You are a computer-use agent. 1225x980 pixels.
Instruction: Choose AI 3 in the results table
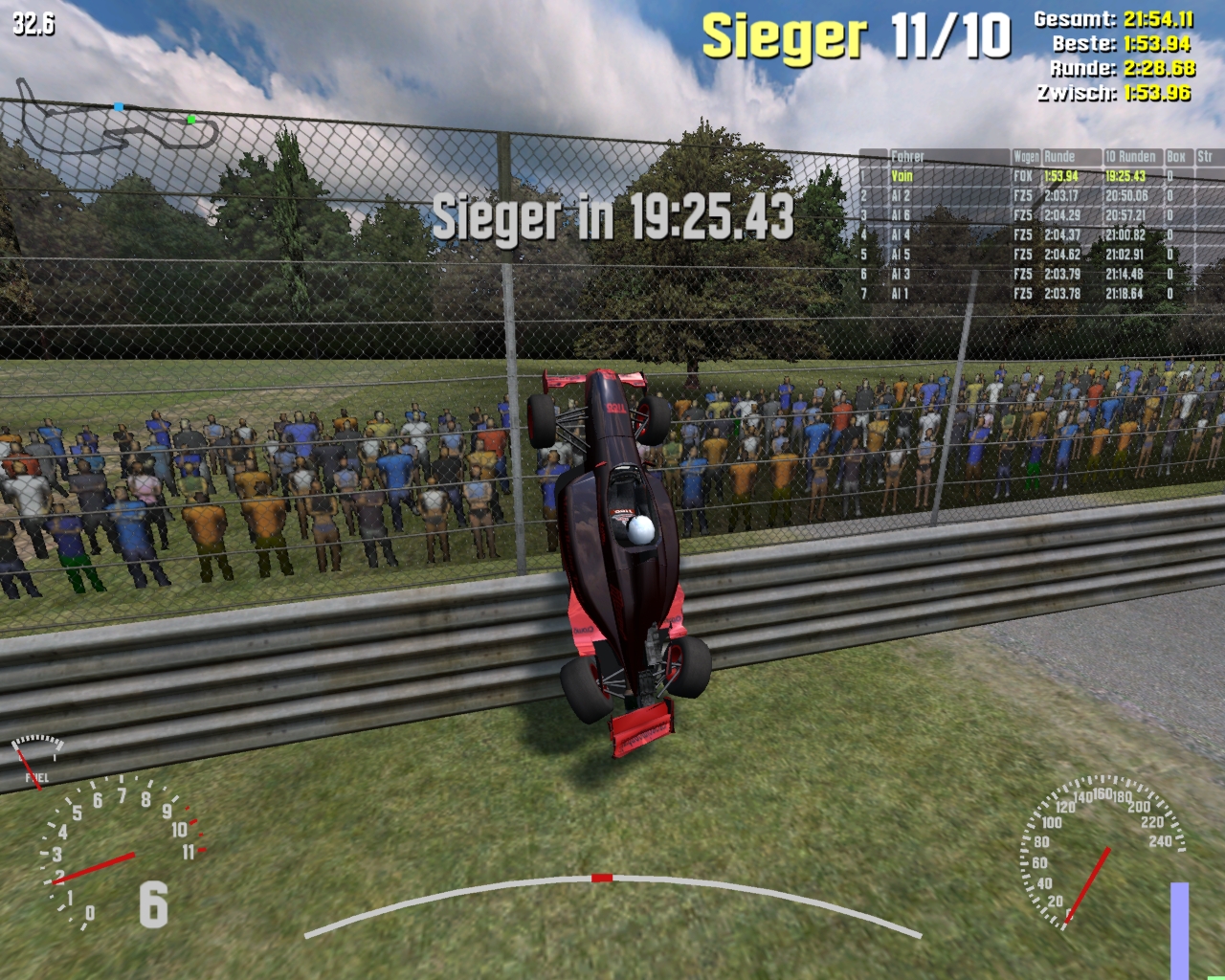click(x=901, y=275)
